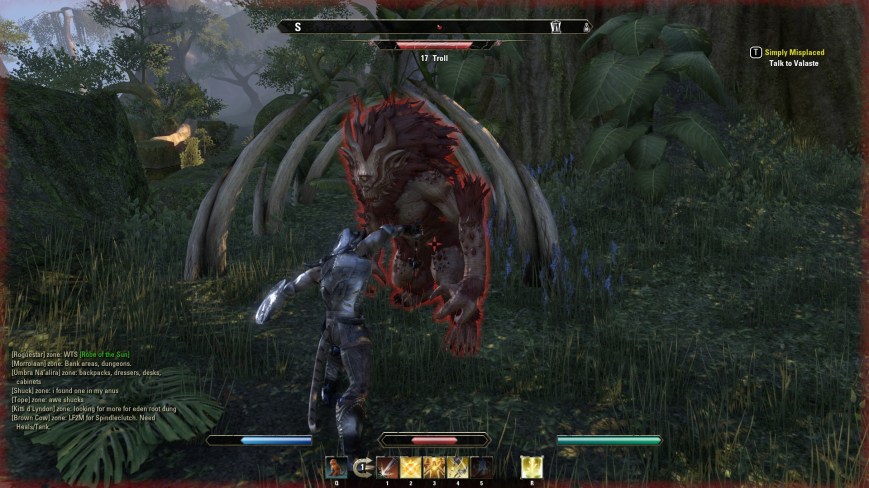Click the compass bar at the top
This screenshot has height=488, width=869.
pyautogui.click(x=434, y=27)
